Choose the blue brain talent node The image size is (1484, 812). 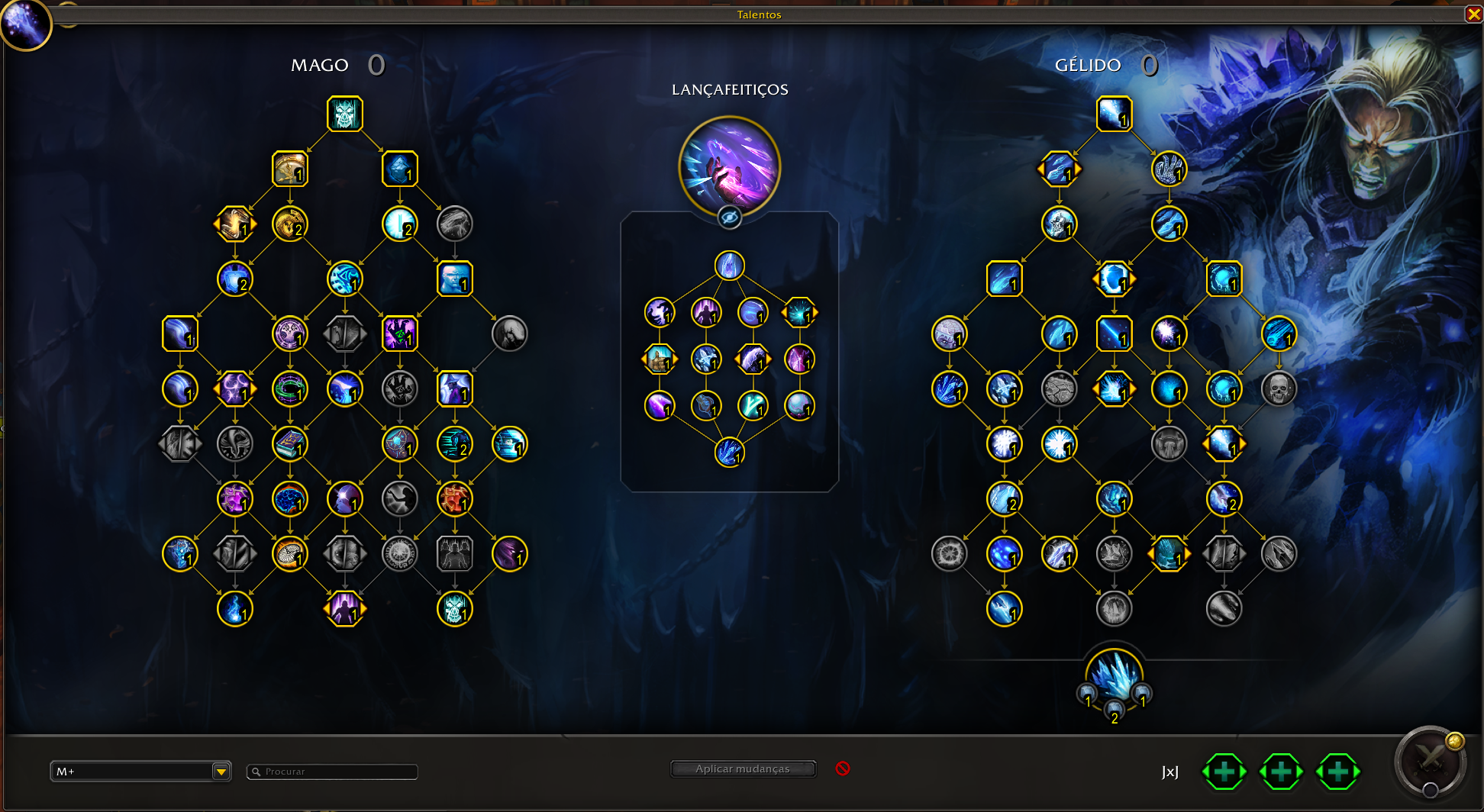coord(290,499)
